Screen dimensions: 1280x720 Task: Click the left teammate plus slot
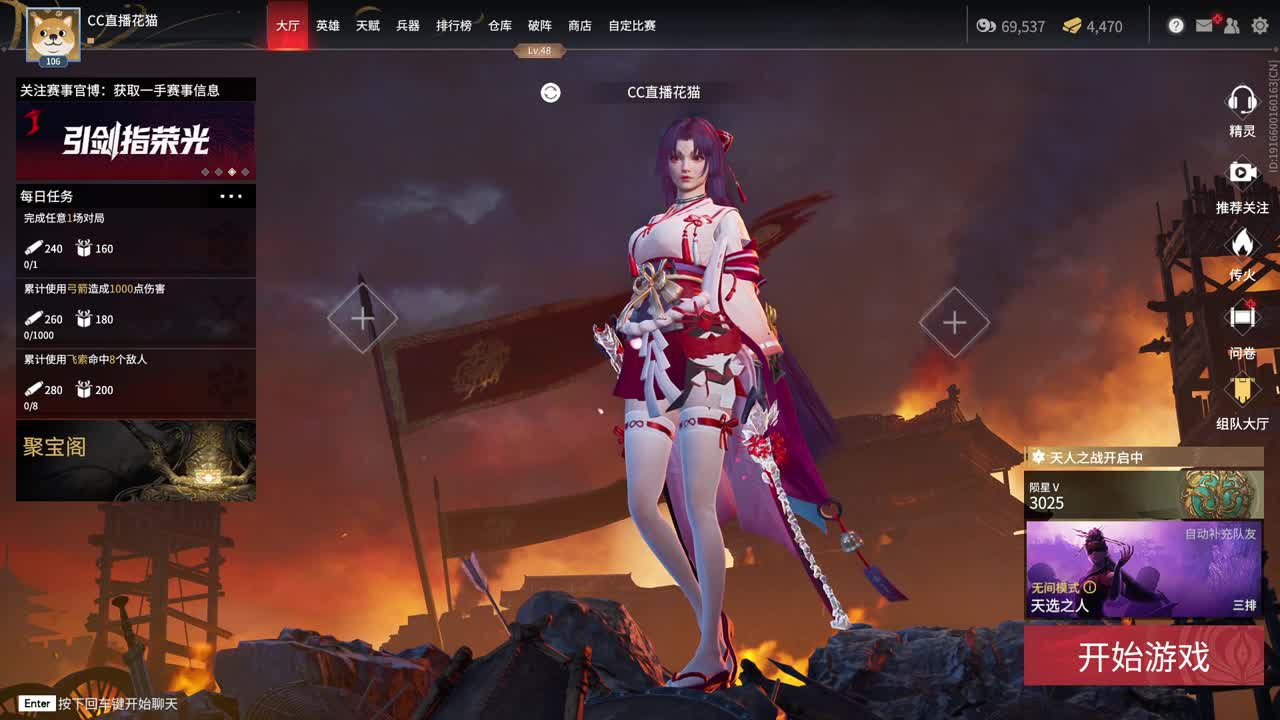click(362, 318)
